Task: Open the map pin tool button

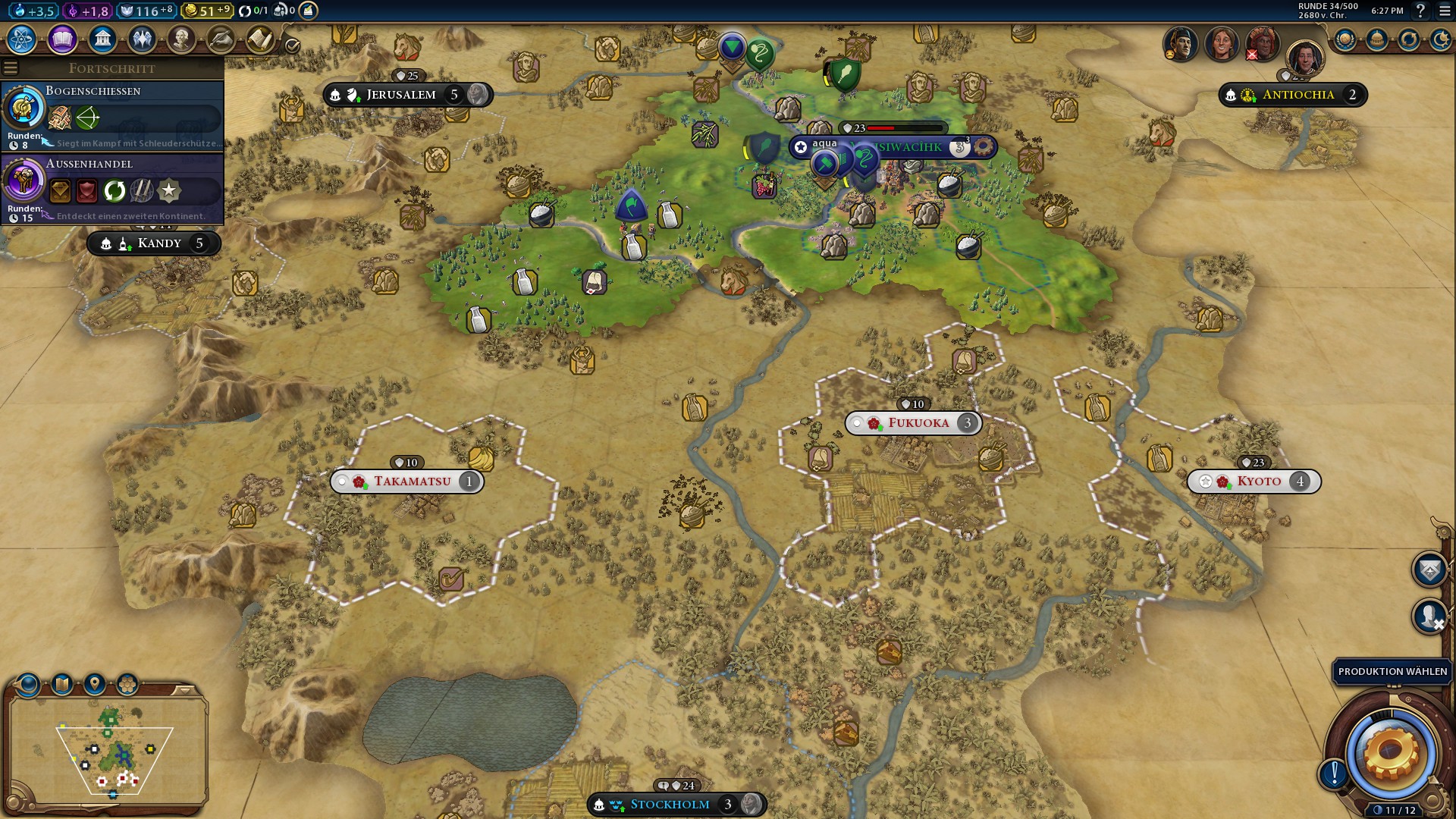Action: point(95,685)
